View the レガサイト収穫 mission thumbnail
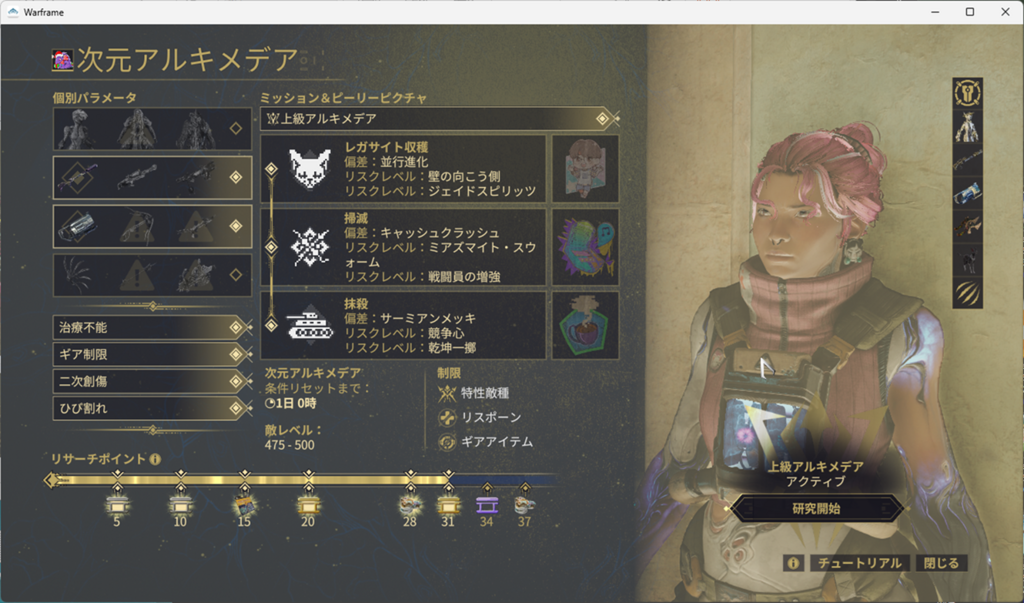 pos(585,168)
